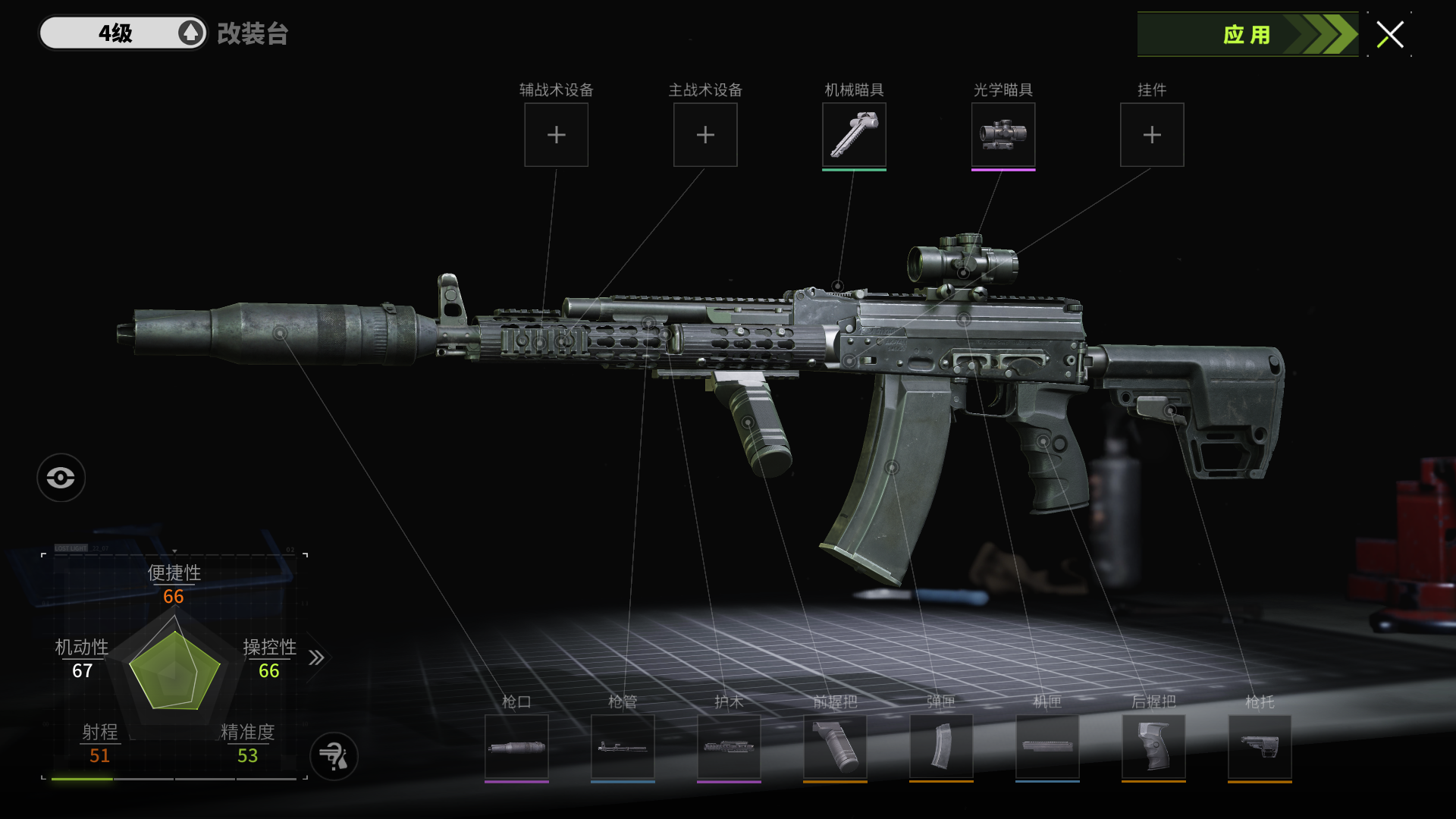Select the 光学瞄具 optic scope slot
This screenshot has width=1456, height=819.
(x=1003, y=135)
